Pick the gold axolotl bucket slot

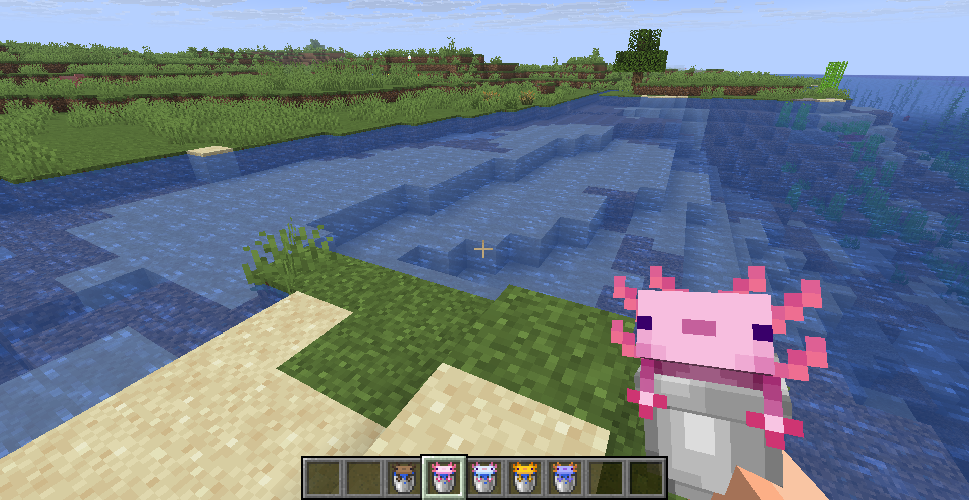(x=524, y=476)
